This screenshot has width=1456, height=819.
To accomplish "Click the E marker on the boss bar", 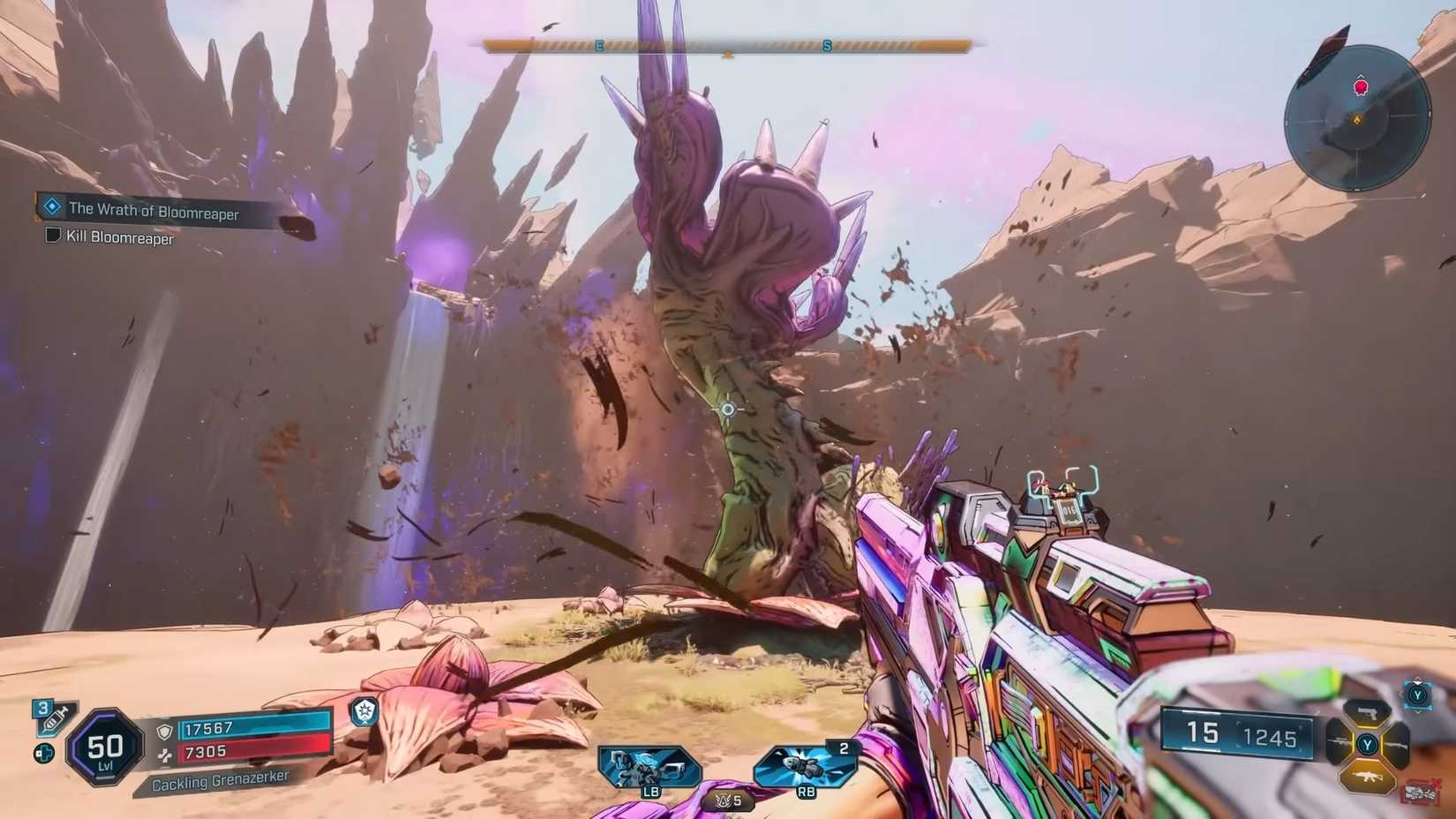I will [x=601, y=42].
